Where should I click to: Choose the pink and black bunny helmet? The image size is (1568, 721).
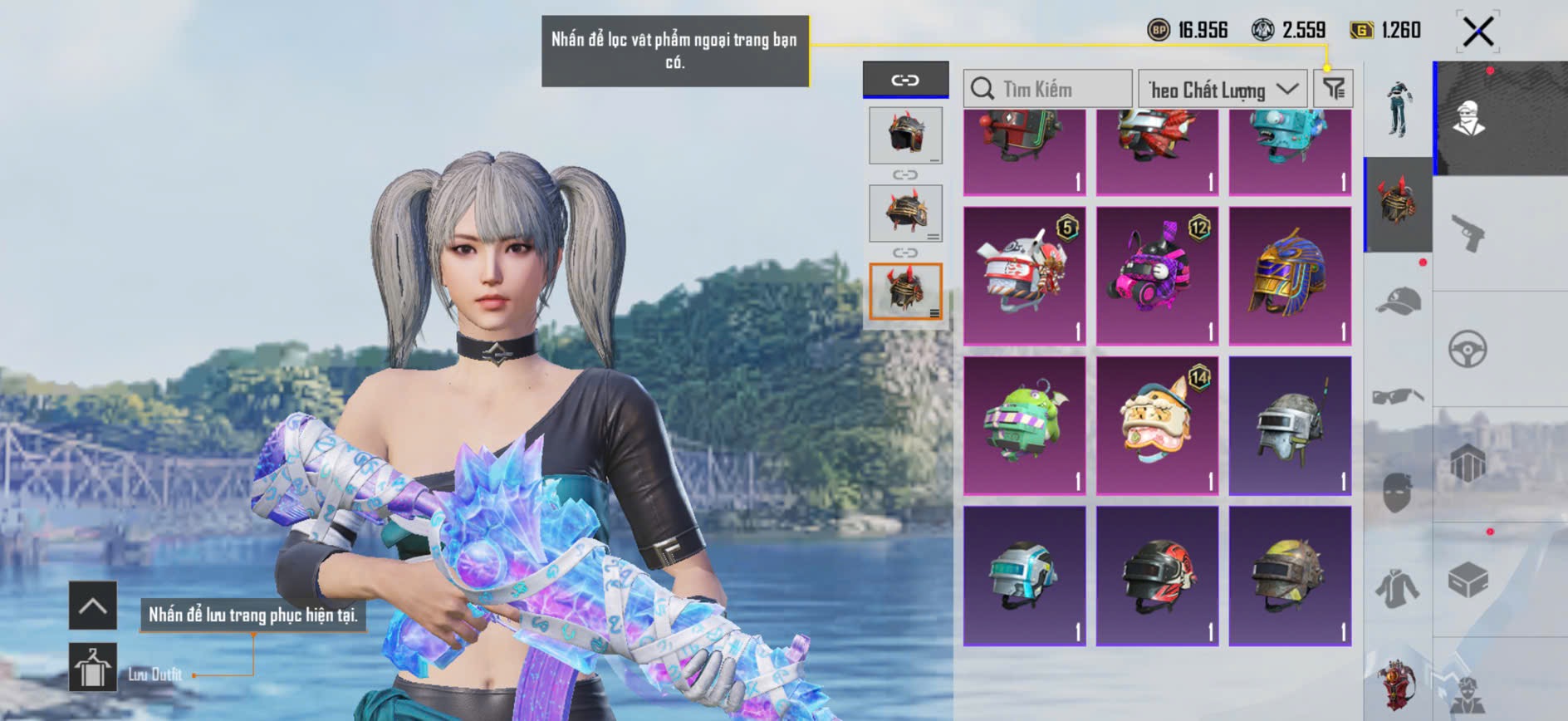1157,275
